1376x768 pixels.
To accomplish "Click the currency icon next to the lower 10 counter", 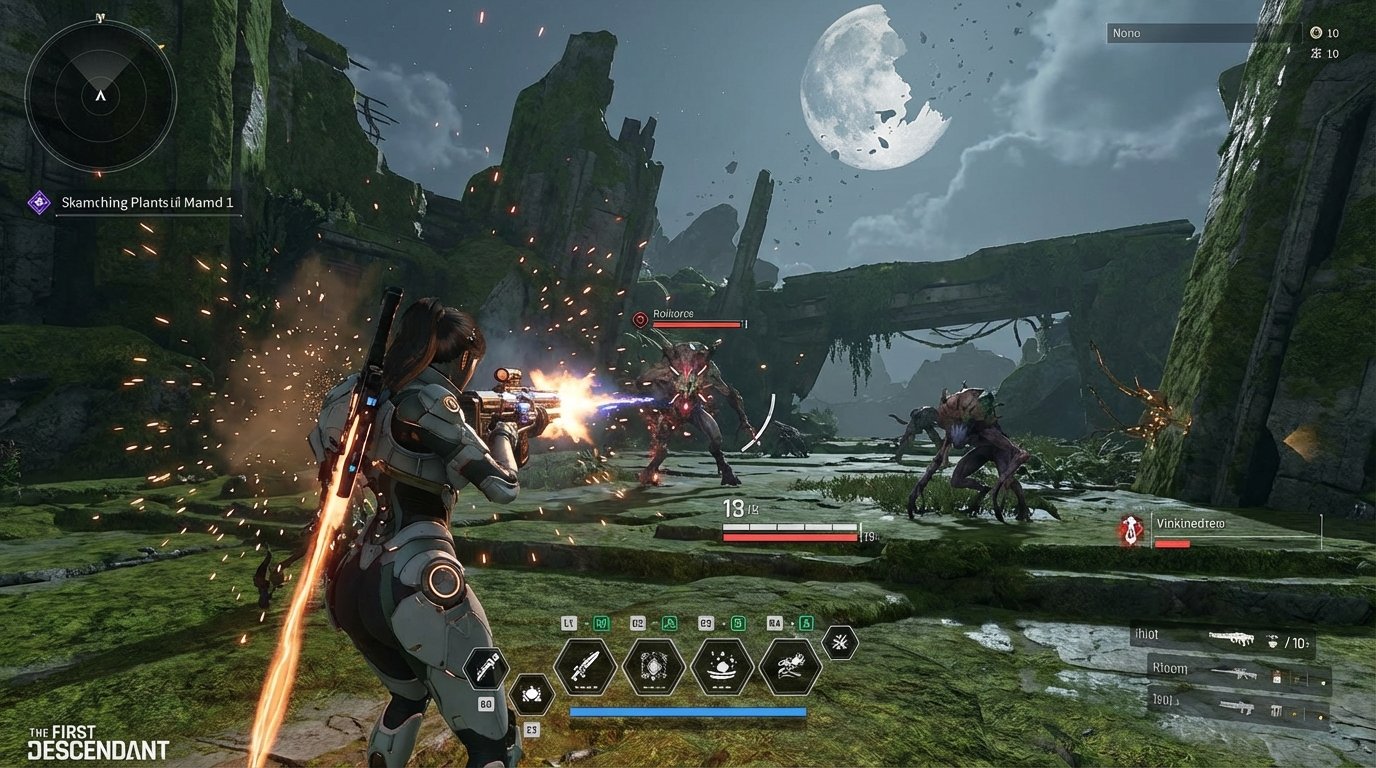I will [x=1318, y=53].
